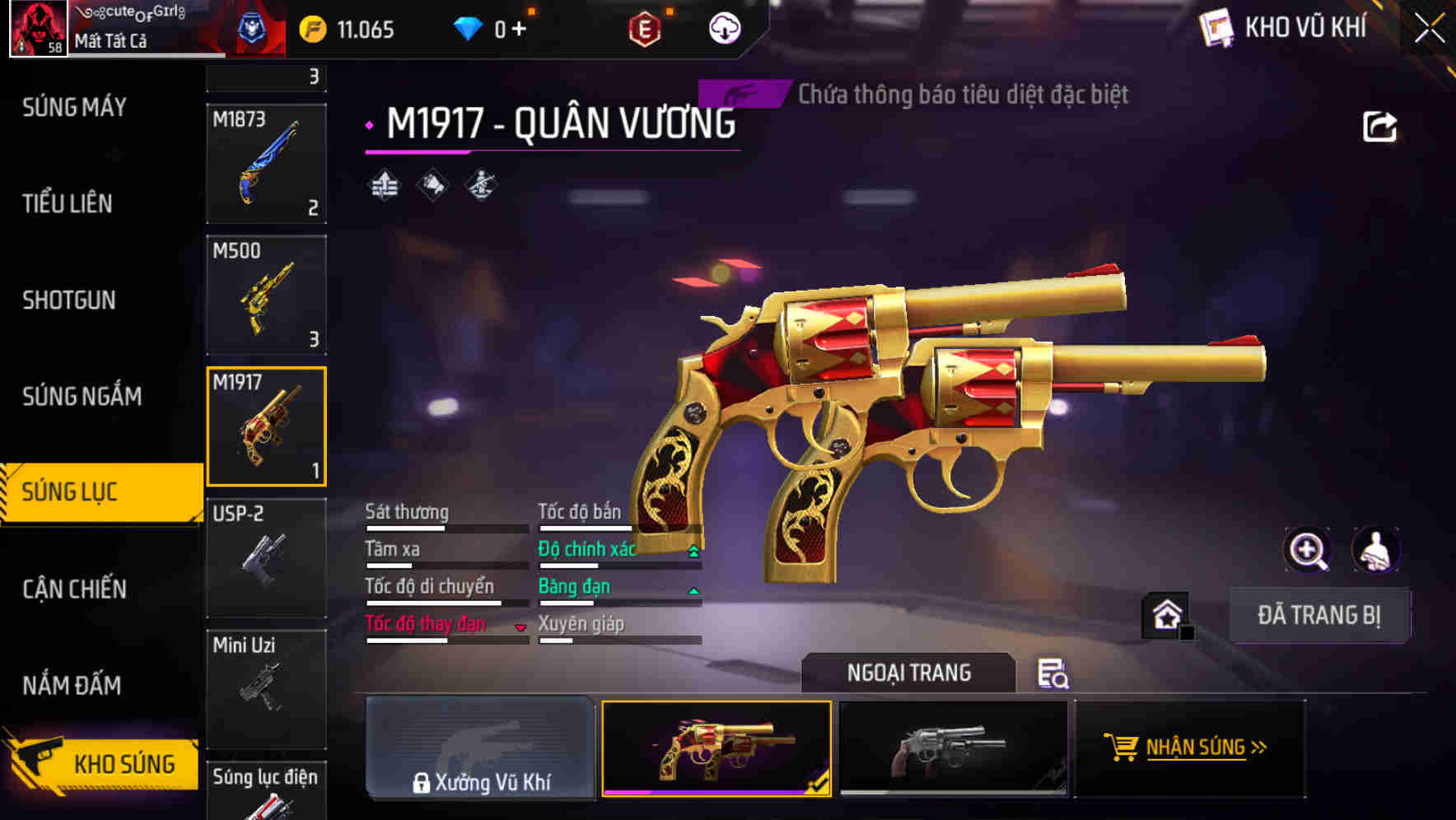Switch to the NGOẠI TRANG tab
This screenshot has width=1456, height=820.
(x=909, y=673)
